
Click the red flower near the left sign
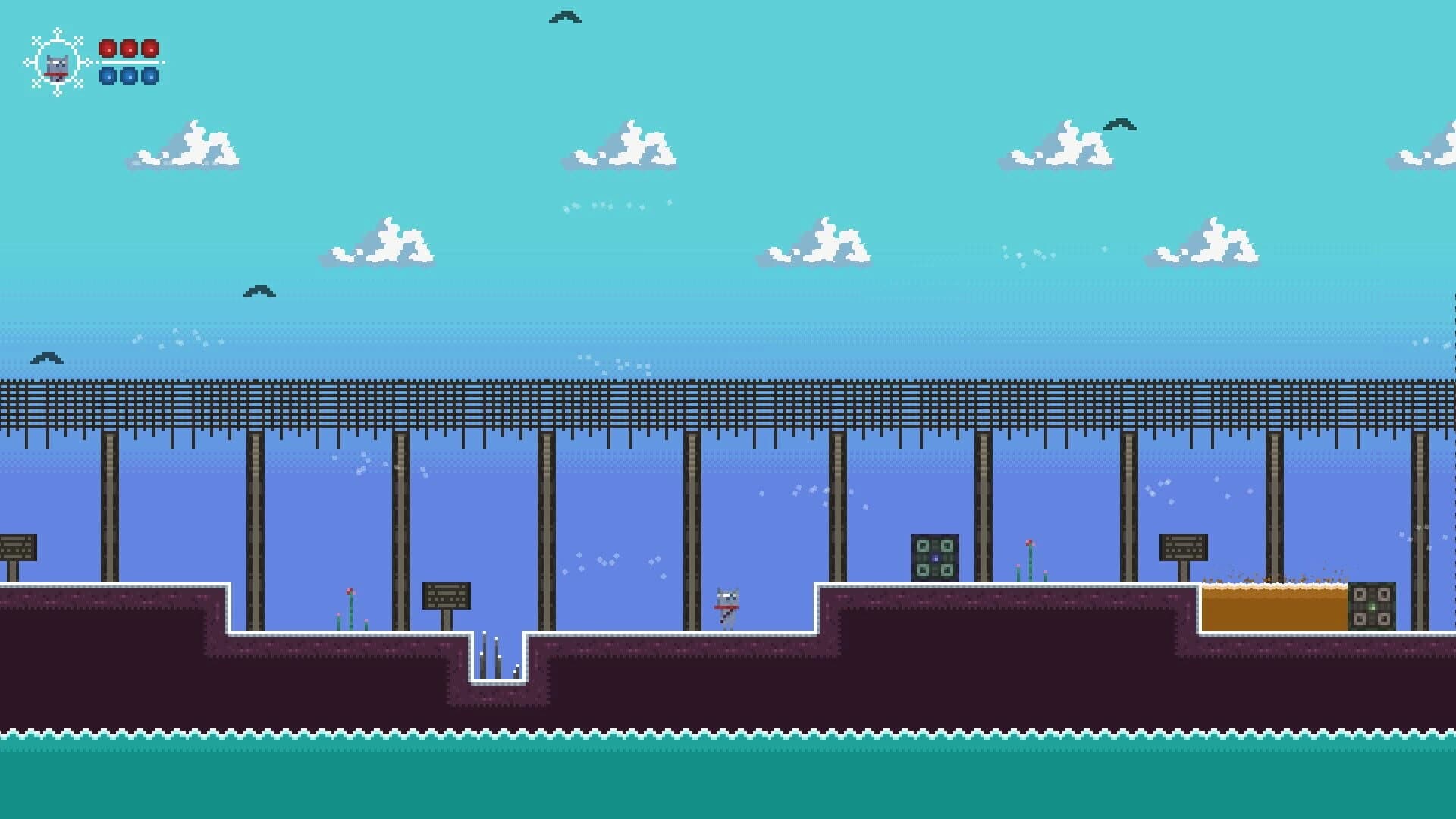coord(350,591)
